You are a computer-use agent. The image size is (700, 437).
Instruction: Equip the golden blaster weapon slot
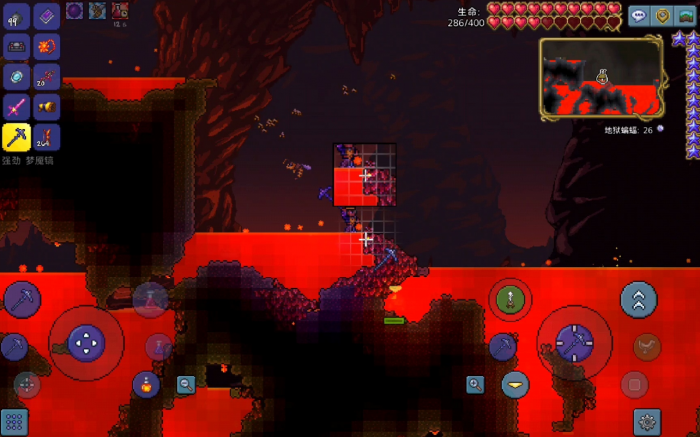pyautogui.click(x=47, y=107)
